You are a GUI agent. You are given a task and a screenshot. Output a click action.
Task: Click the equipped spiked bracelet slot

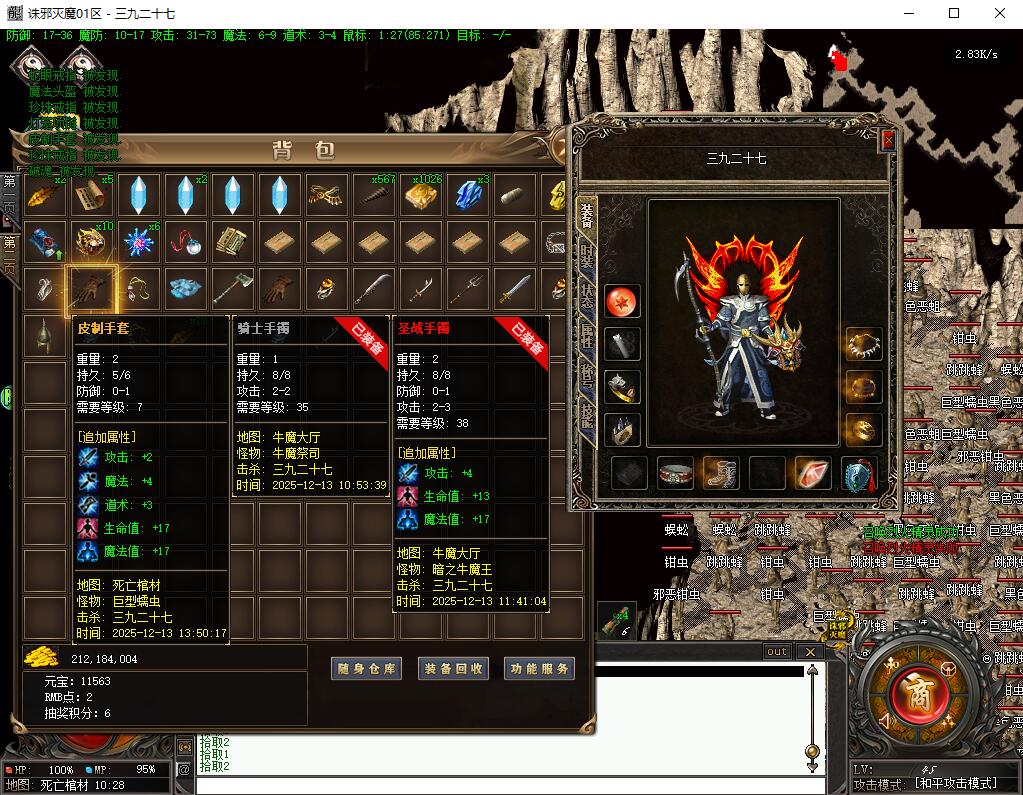[863, 344]
